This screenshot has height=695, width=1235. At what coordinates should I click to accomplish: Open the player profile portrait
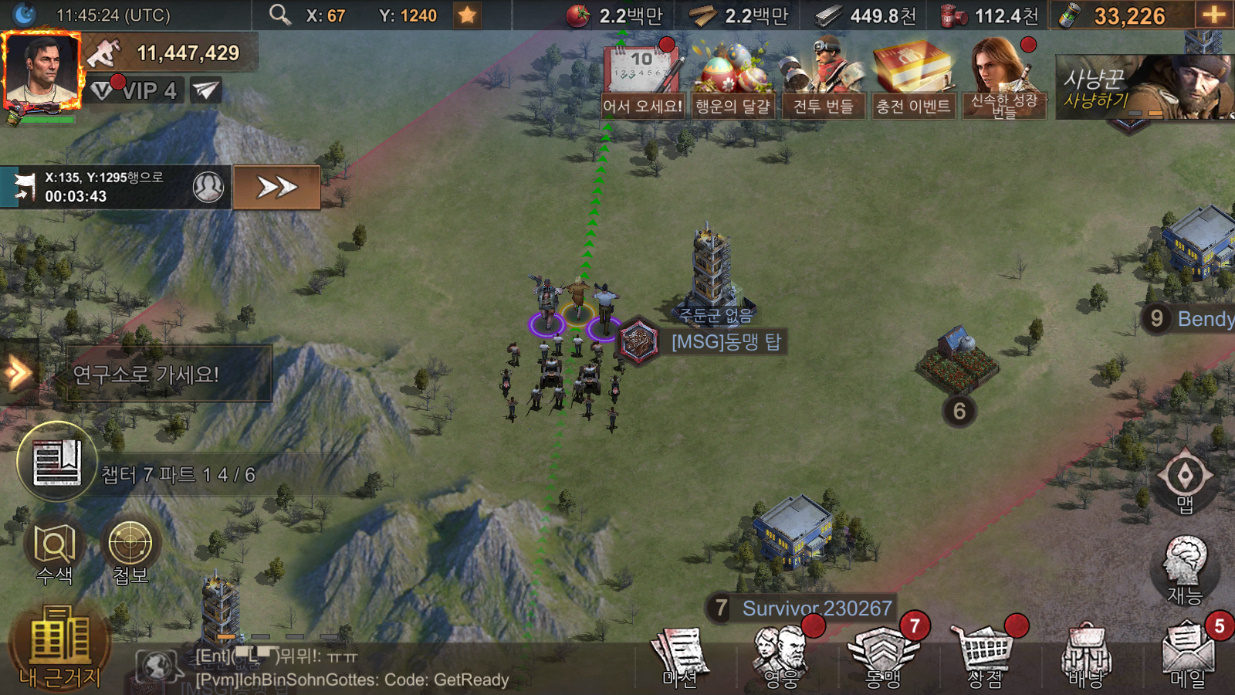(42, 71)
